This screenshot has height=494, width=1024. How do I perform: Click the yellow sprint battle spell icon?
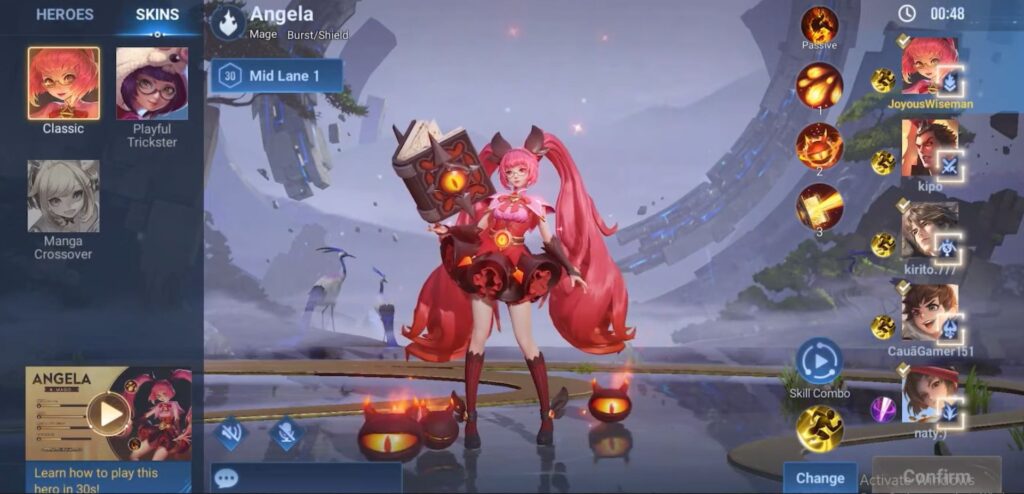819,428
